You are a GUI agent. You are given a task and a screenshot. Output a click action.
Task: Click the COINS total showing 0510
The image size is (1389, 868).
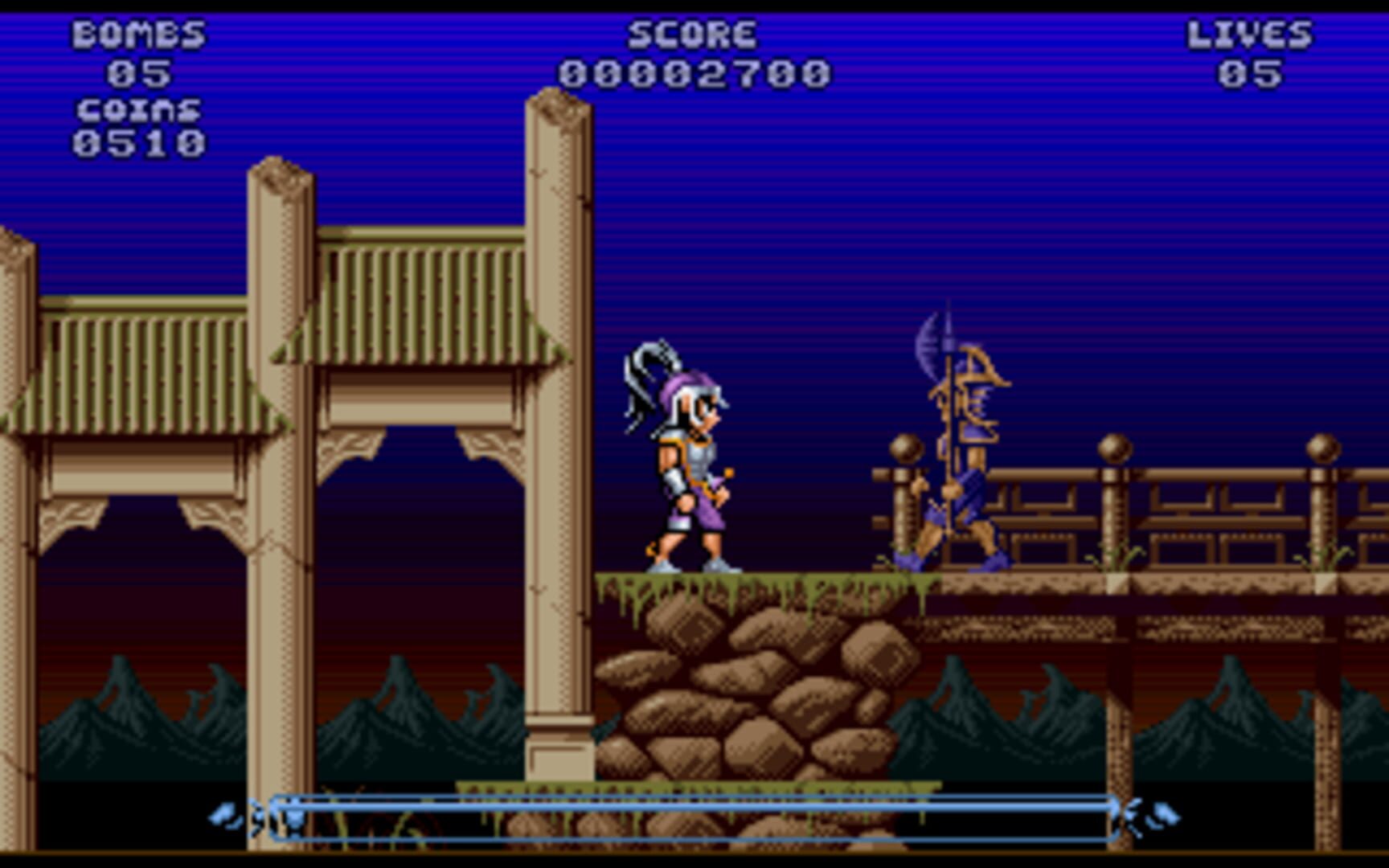[x=138, y=145]
